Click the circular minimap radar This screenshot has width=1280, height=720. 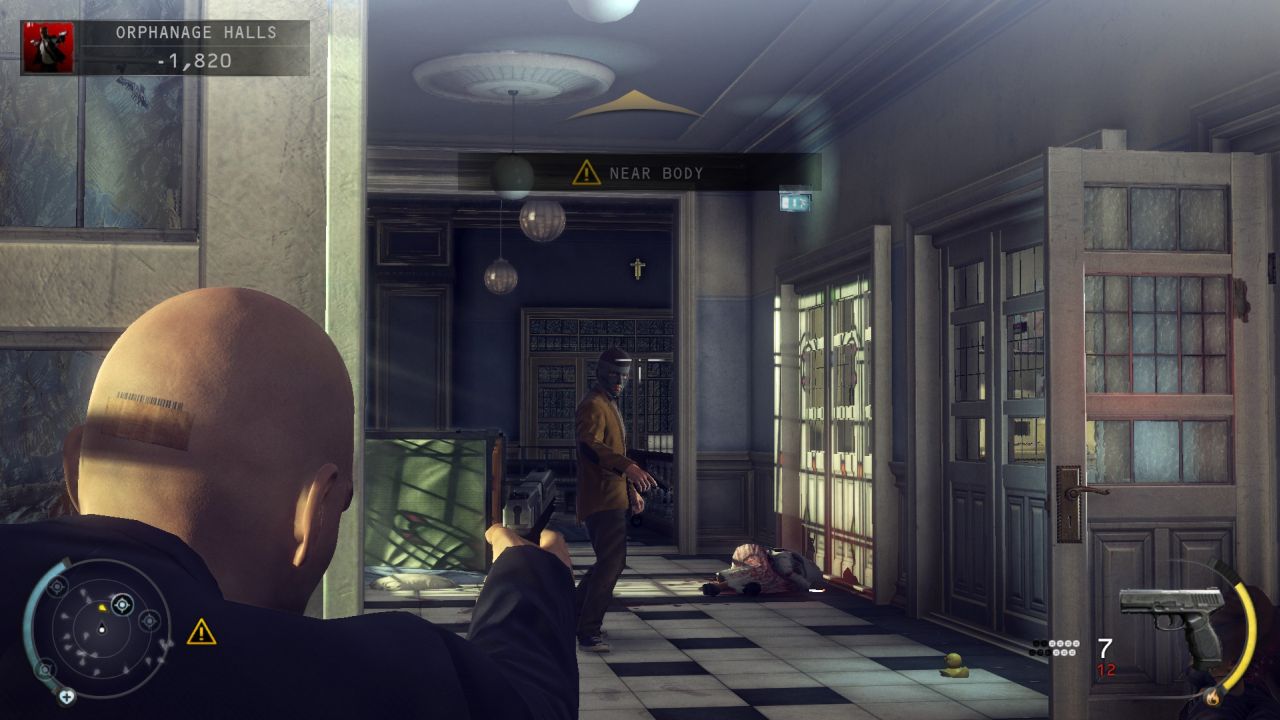point(100,627)
